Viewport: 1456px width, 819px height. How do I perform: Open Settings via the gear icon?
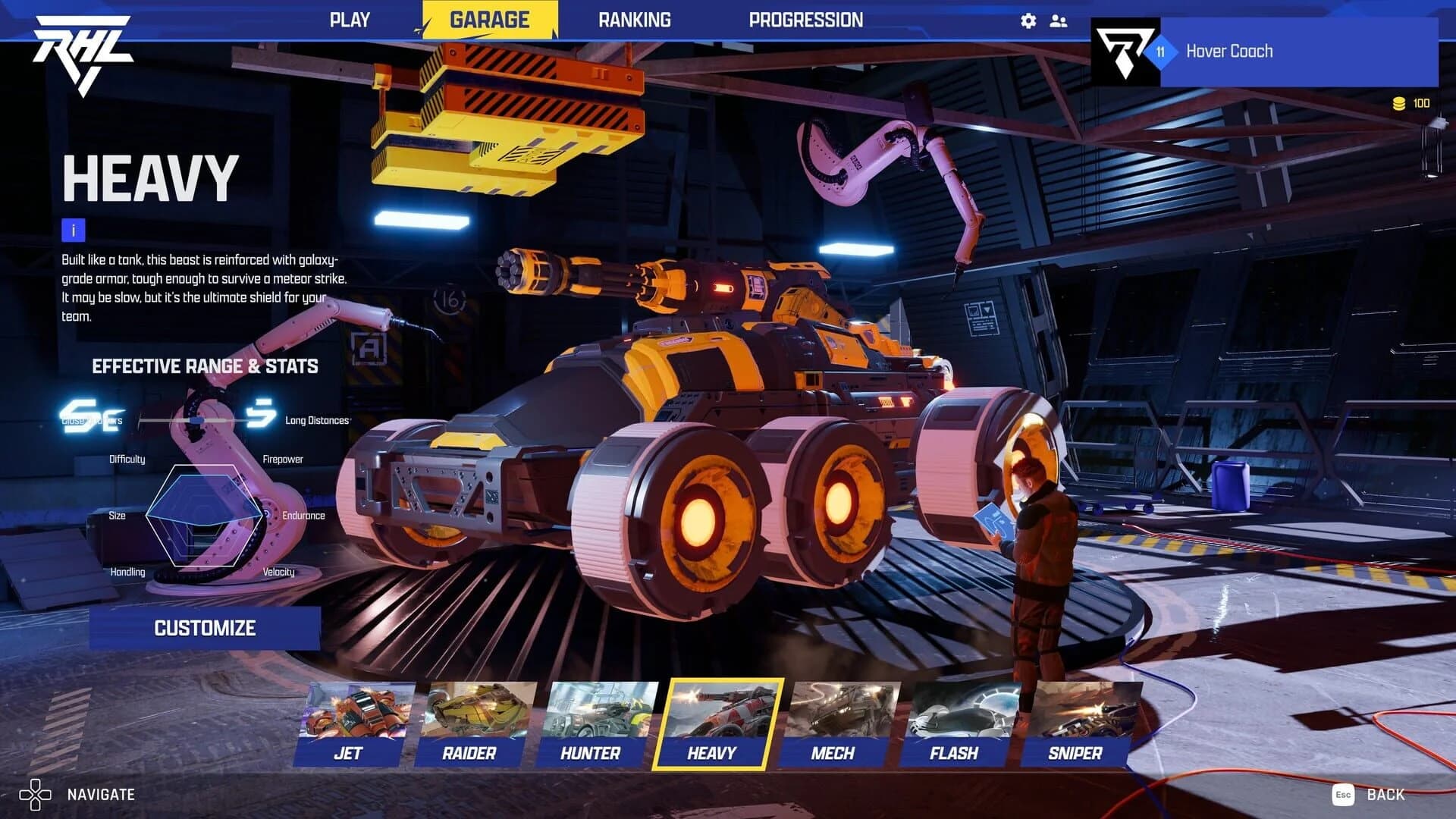click(1028, 20)
